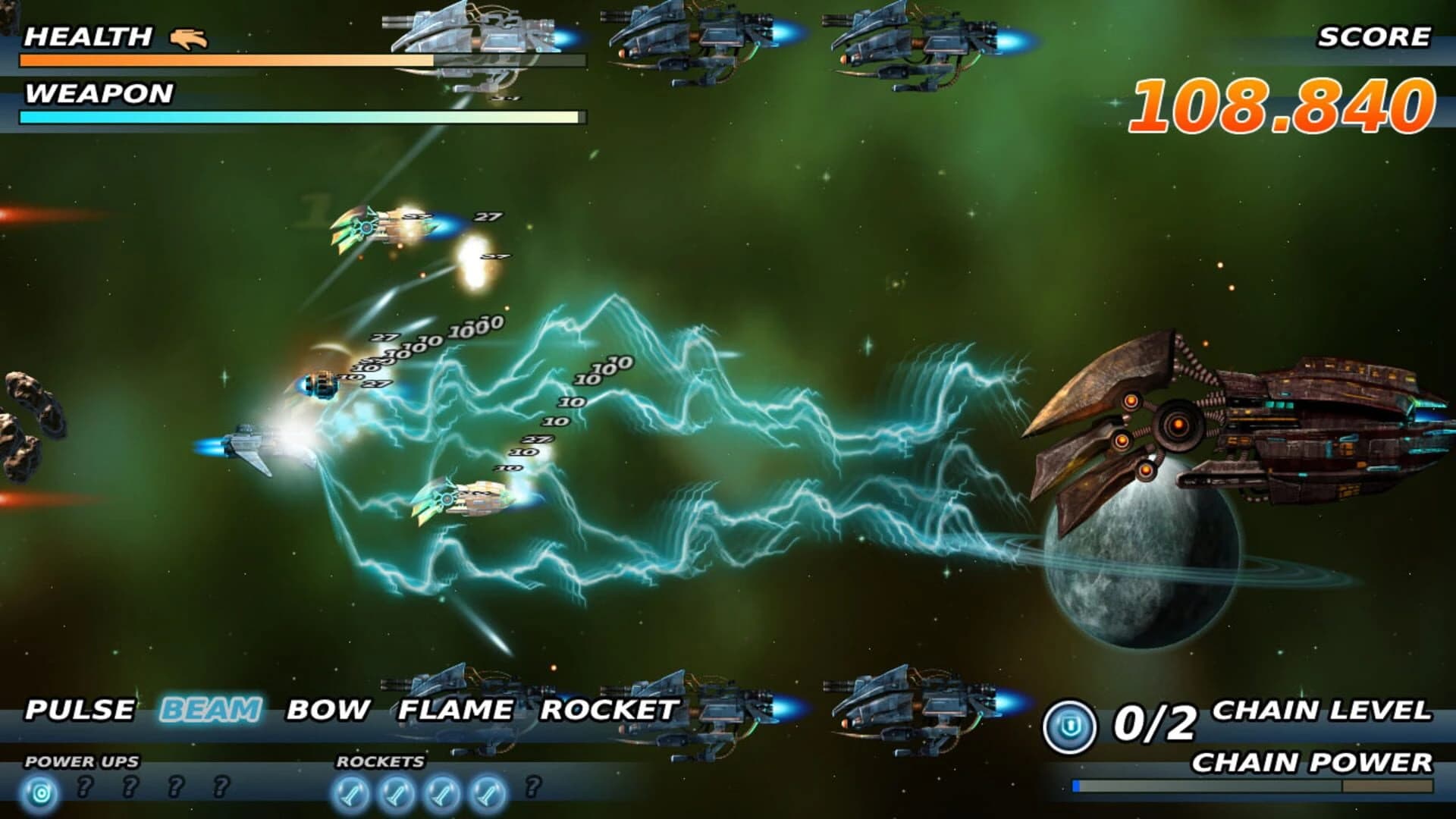This screenshot has width=1456, height=819.
Task: Click the second rocket icon under ROCKETS
Action: point(395,792)
